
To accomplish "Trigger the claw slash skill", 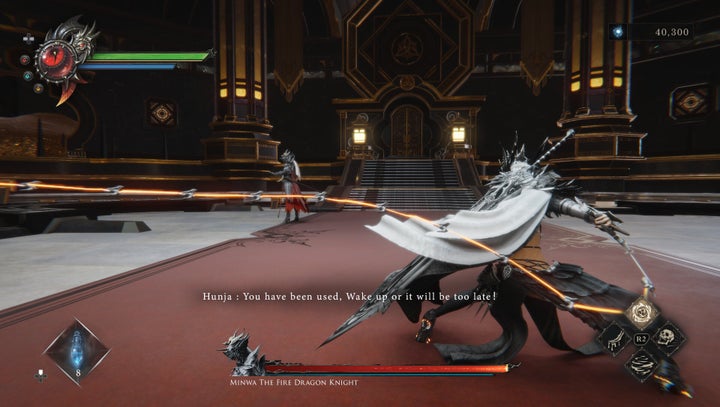I will pos(612,339).
